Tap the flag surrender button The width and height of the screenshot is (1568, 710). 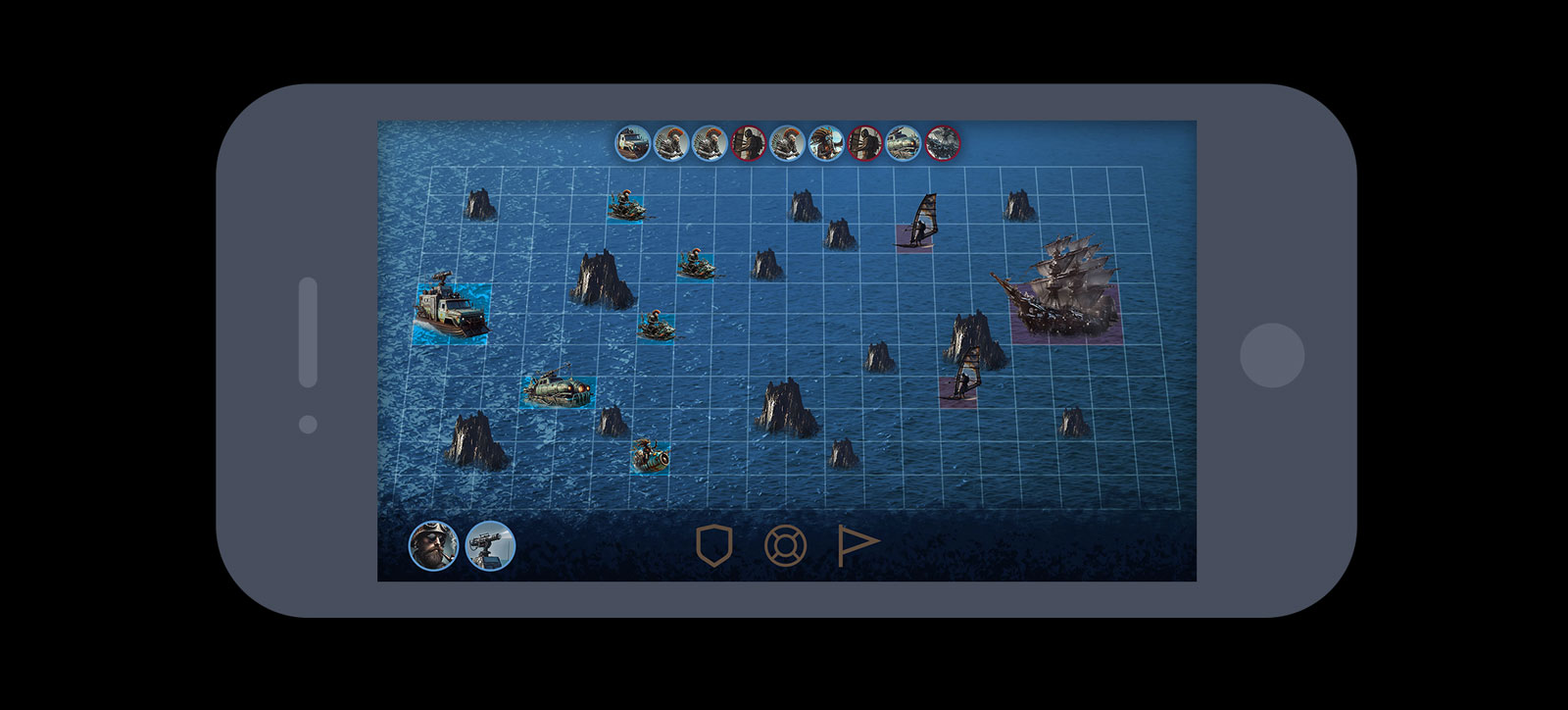(x=857, y=545)
